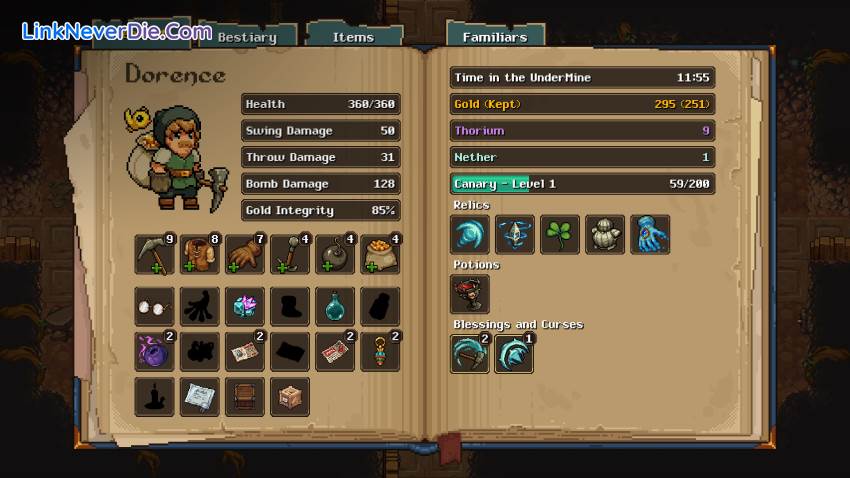Click the wooden crate slot

point(289,396)
